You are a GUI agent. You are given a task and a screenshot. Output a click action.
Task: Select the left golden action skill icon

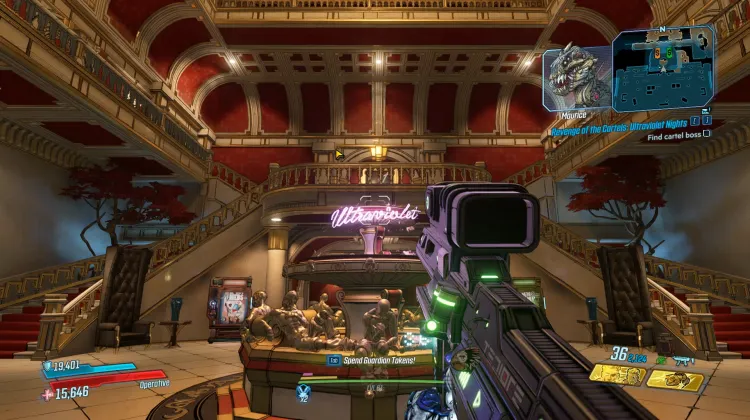[617, 374]
